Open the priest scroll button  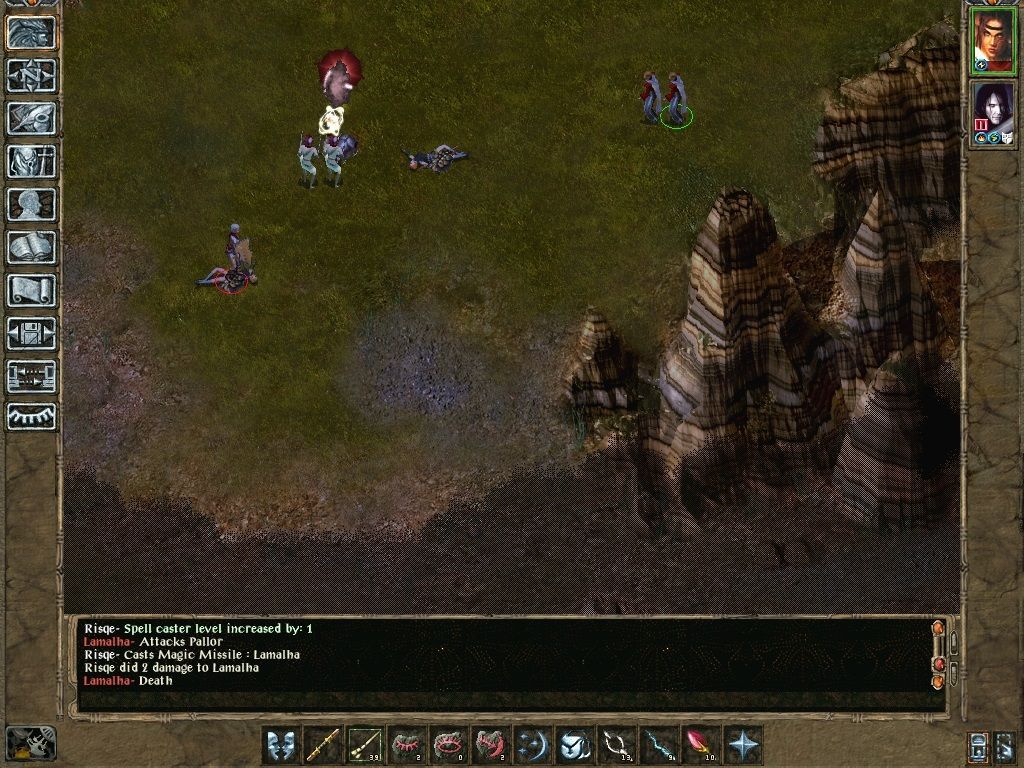click(32, 290)
